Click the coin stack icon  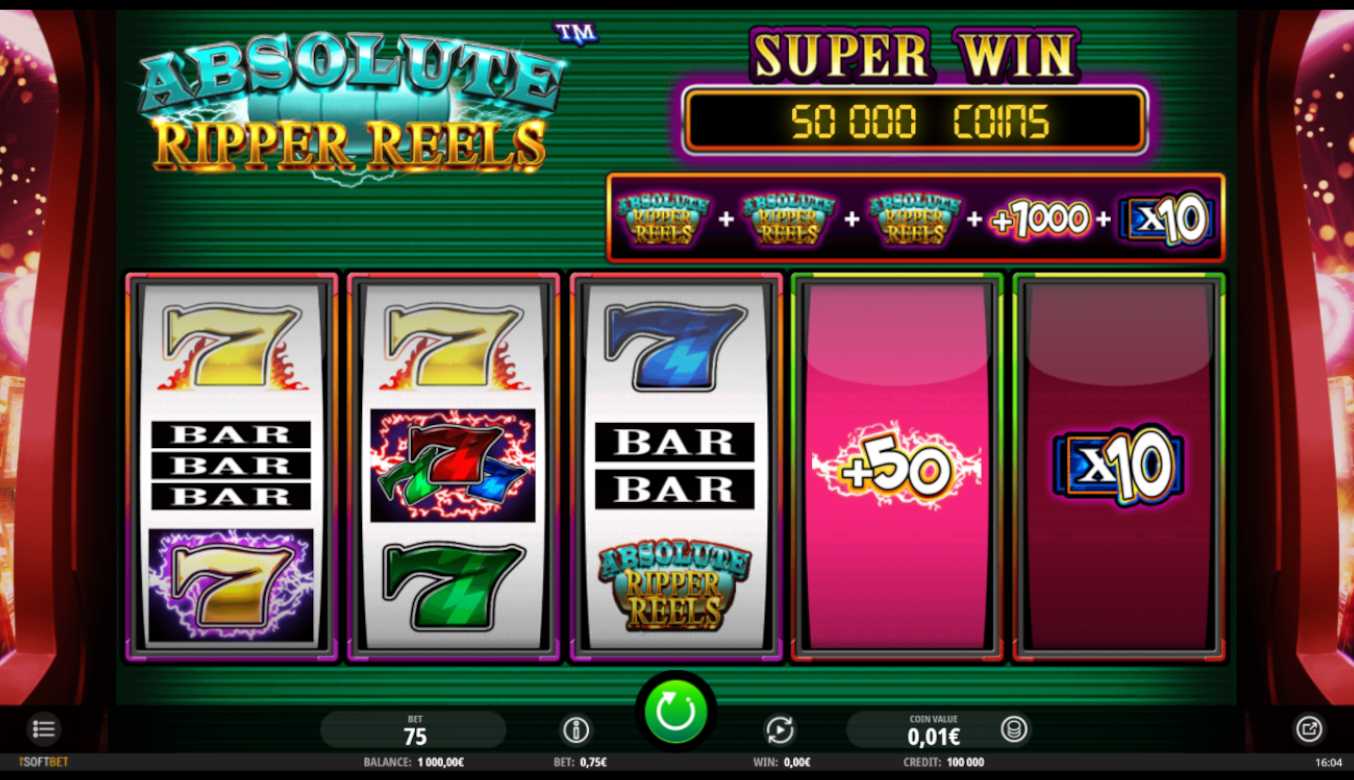[x=1013, y=730]
